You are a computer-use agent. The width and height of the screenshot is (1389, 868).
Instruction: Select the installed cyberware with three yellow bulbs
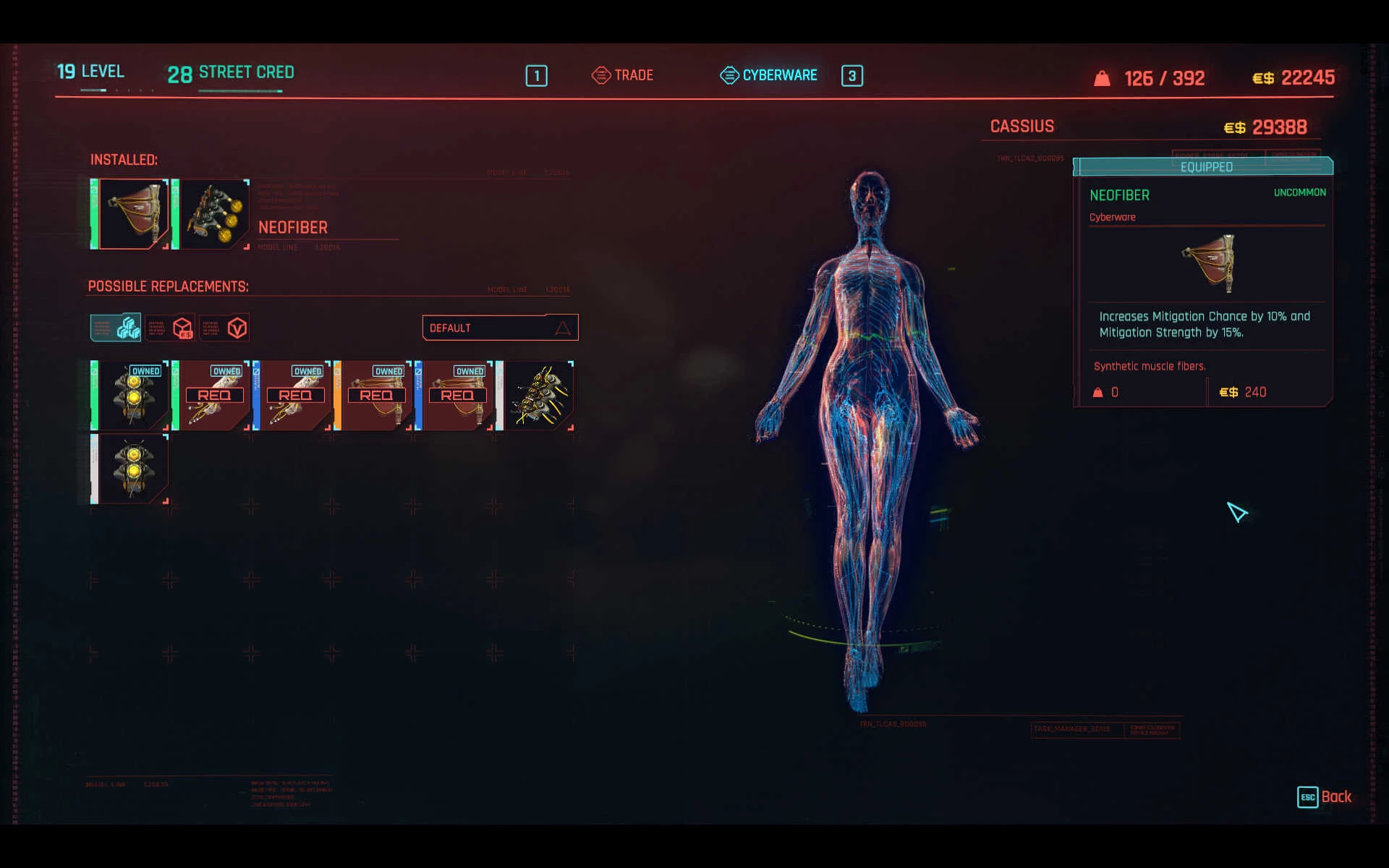213,214
